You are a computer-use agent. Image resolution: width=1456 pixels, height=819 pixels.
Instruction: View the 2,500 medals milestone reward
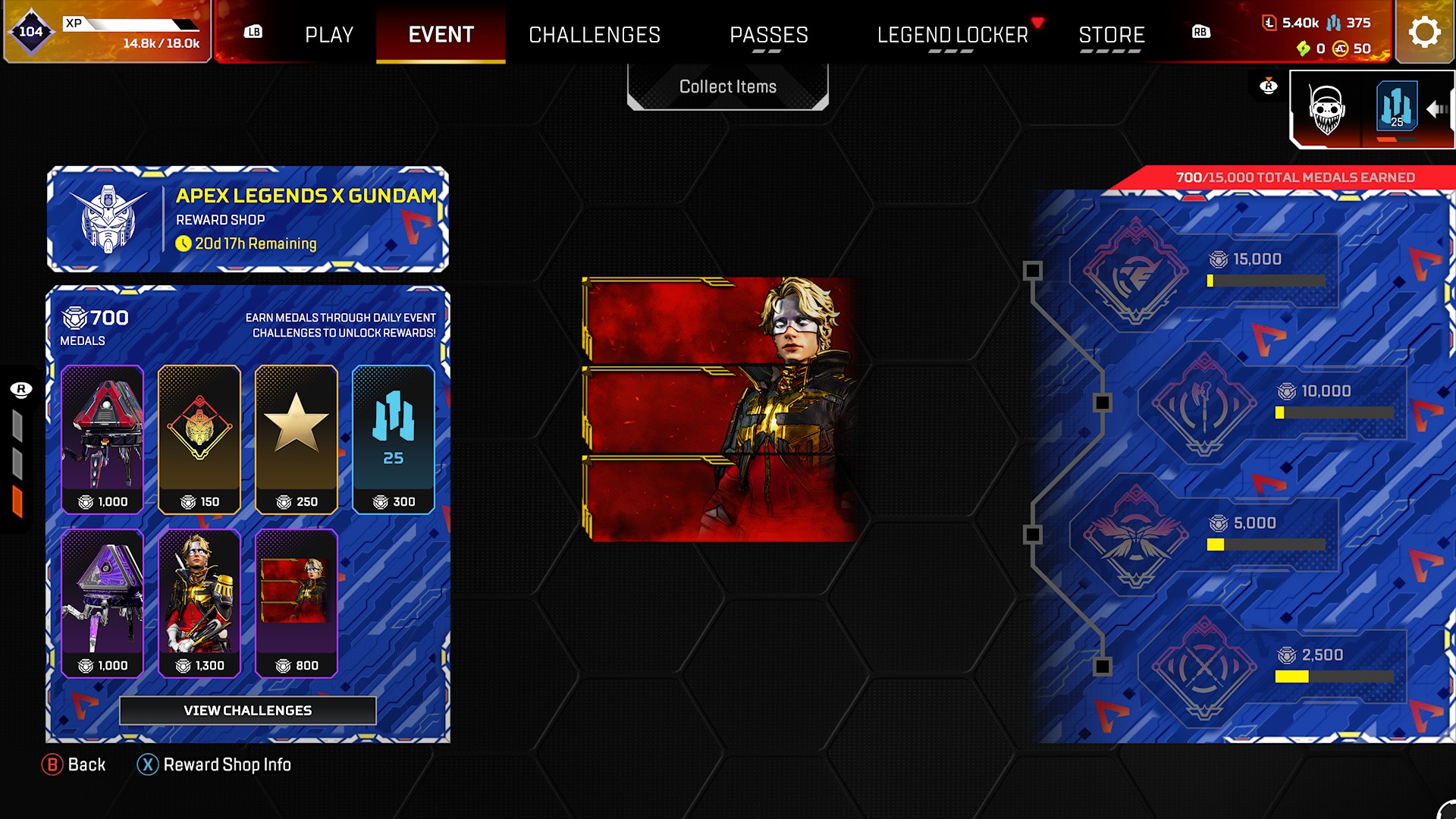pyautogui.click(x=1203, y=667)
